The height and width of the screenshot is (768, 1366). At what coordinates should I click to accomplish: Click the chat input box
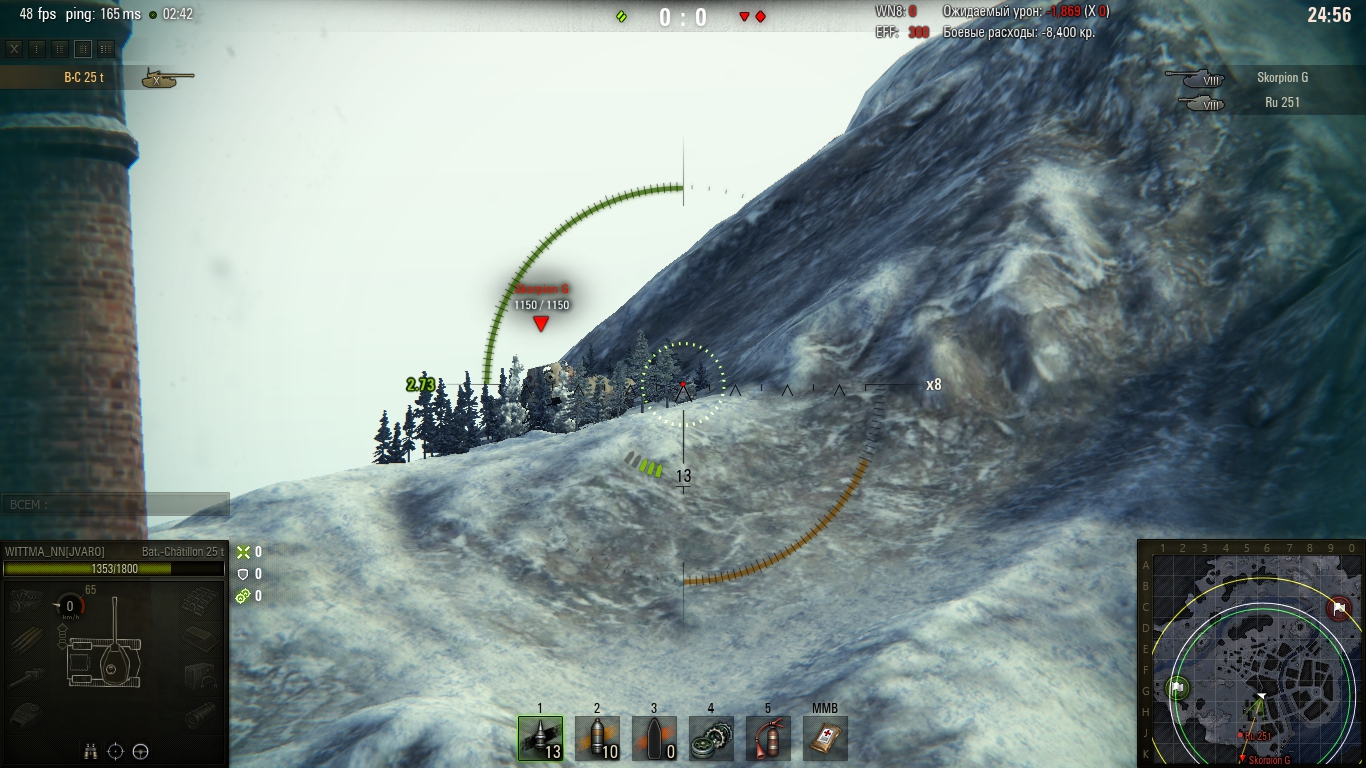tap(115, 505)
